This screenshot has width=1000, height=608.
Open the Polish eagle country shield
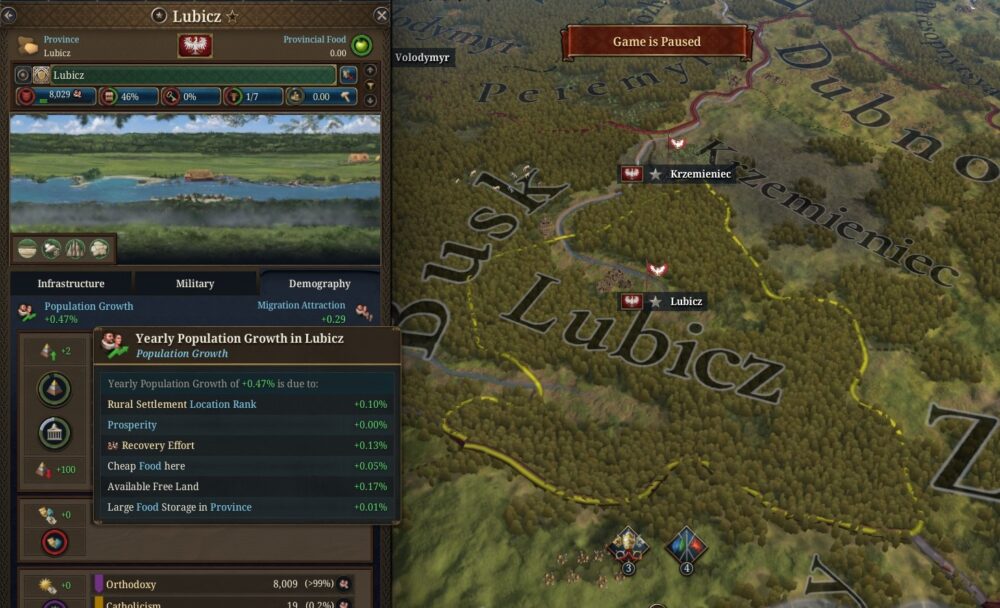194,46
